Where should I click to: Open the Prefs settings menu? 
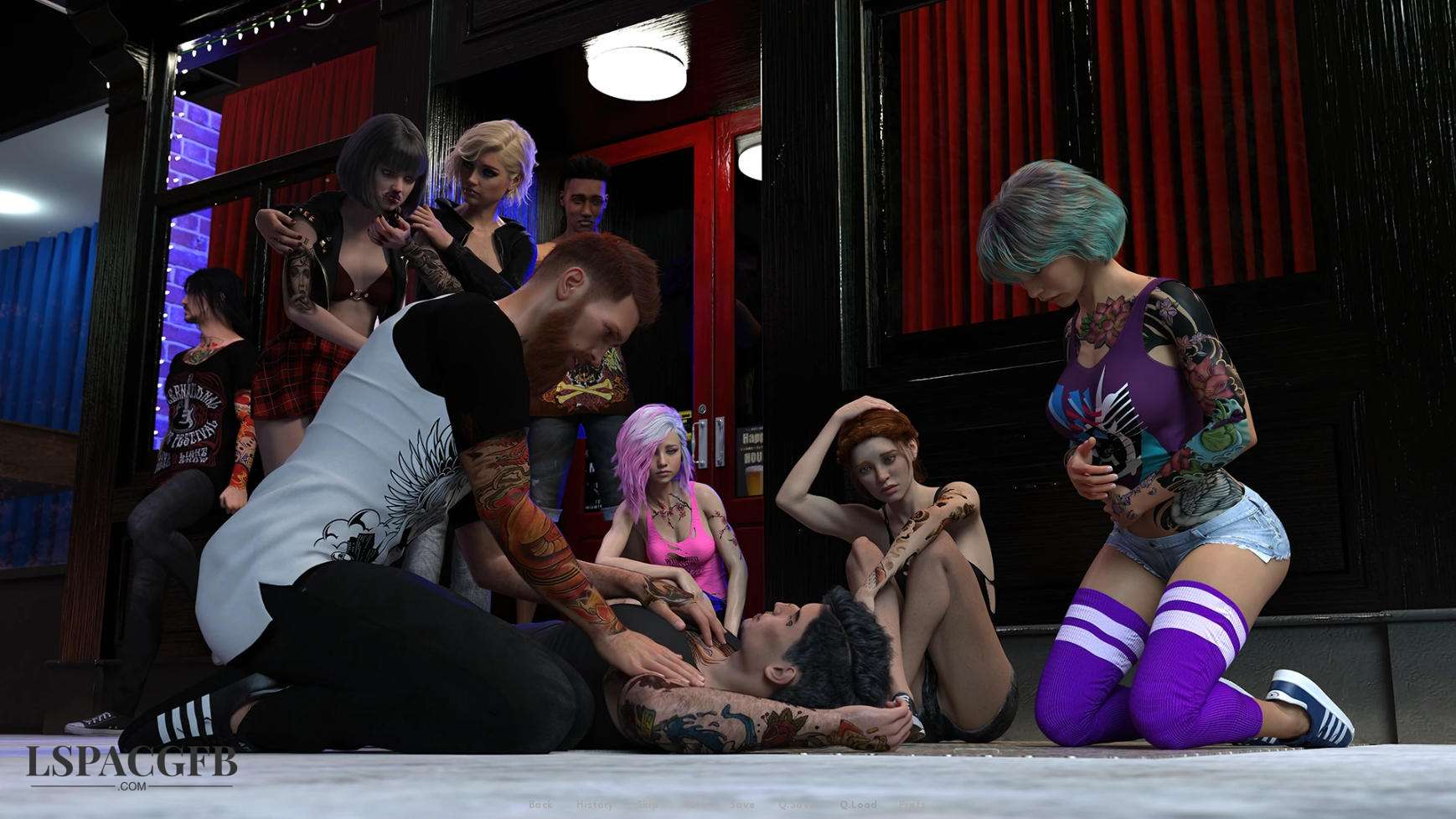click(912, 805)
